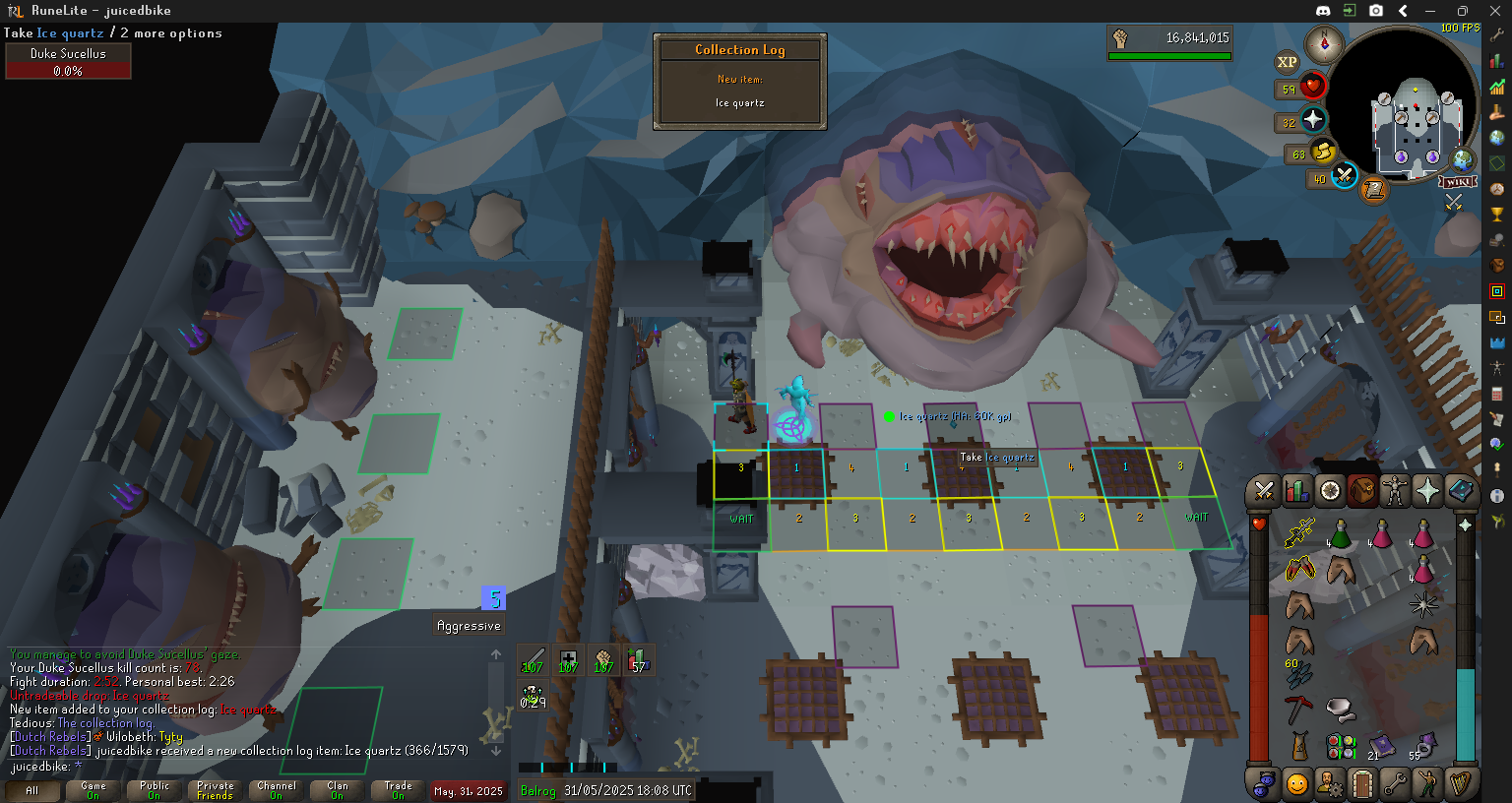Open the Prayer tab
Viewport: 1512px width, 803px height.
click(x=1427, y=490)
